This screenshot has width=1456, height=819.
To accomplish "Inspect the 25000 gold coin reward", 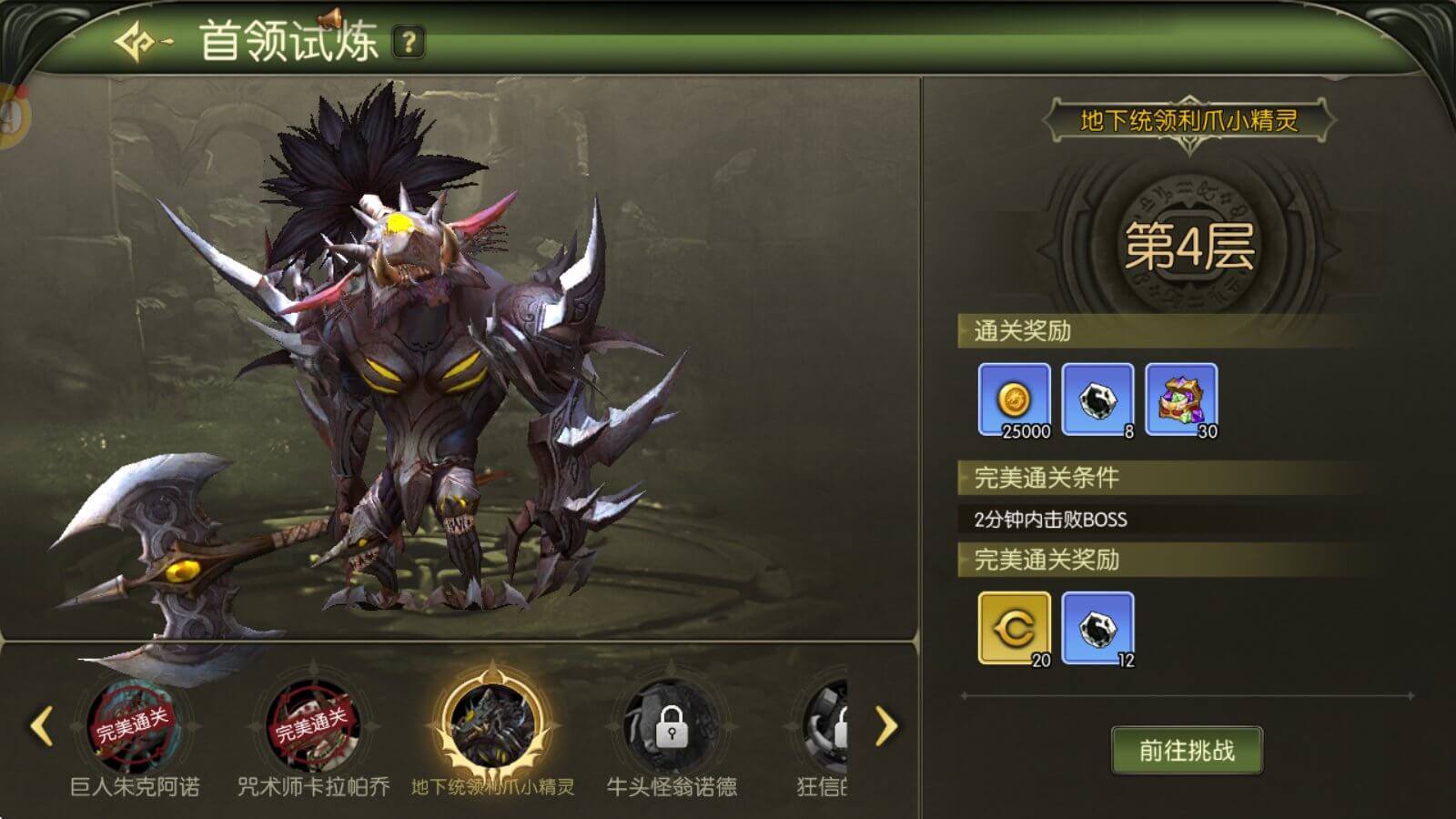I will pyautogui.click(x=1015, y=400).
